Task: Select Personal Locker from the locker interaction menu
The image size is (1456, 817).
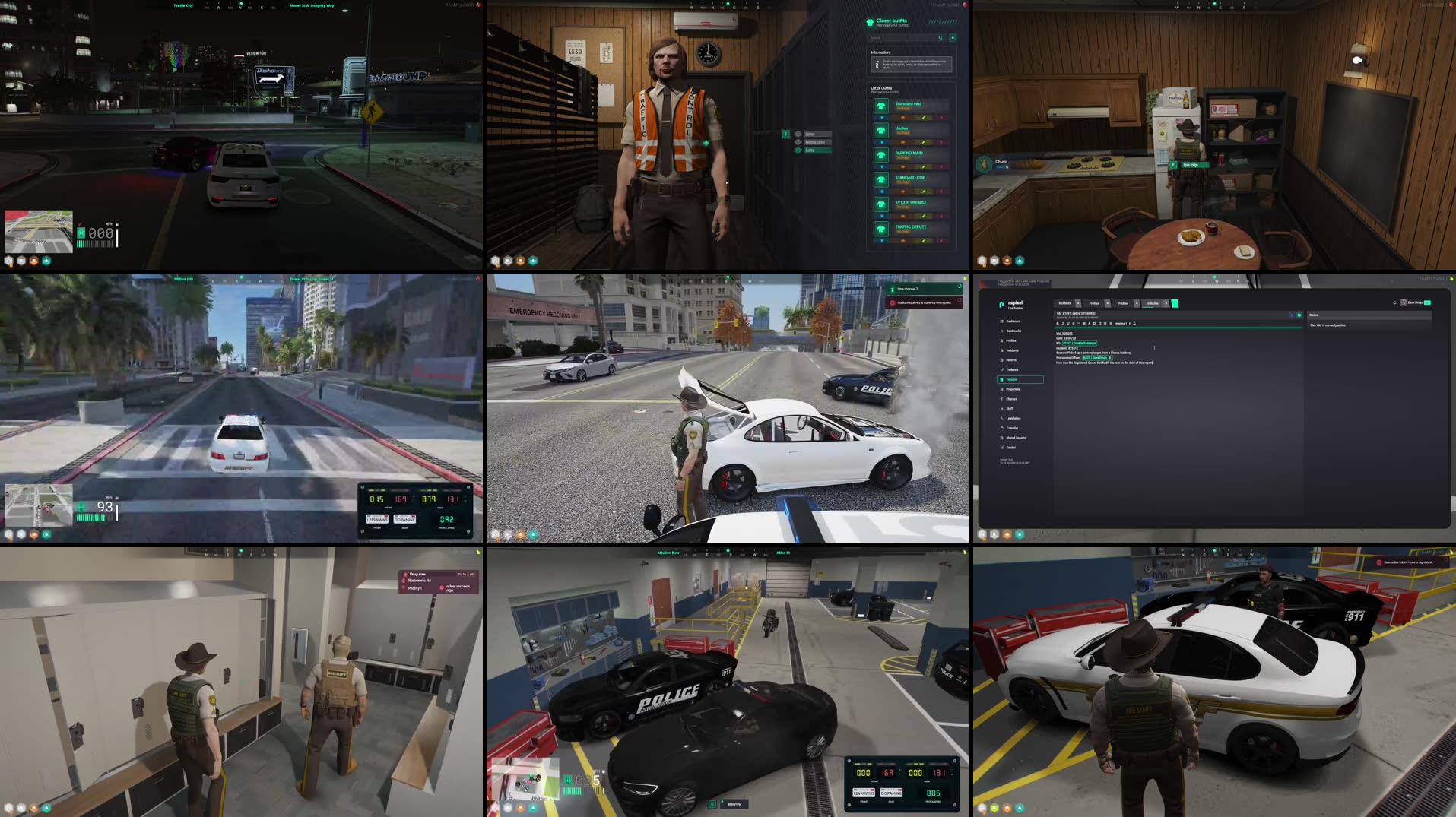Action: point(815,143)
